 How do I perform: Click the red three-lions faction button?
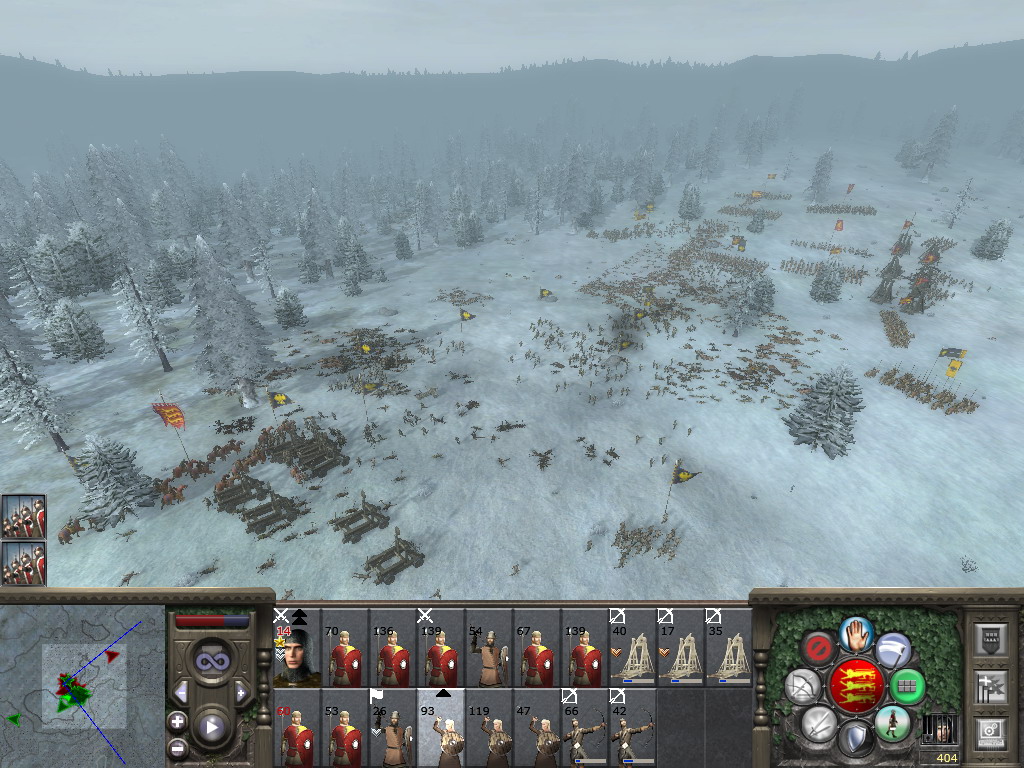click(856, 686)
